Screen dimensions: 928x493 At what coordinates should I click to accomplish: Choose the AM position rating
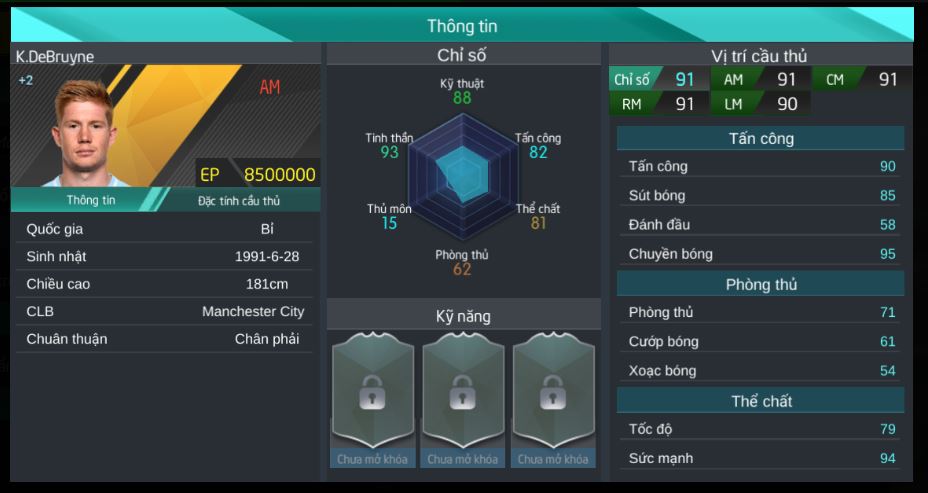[758, 80]
